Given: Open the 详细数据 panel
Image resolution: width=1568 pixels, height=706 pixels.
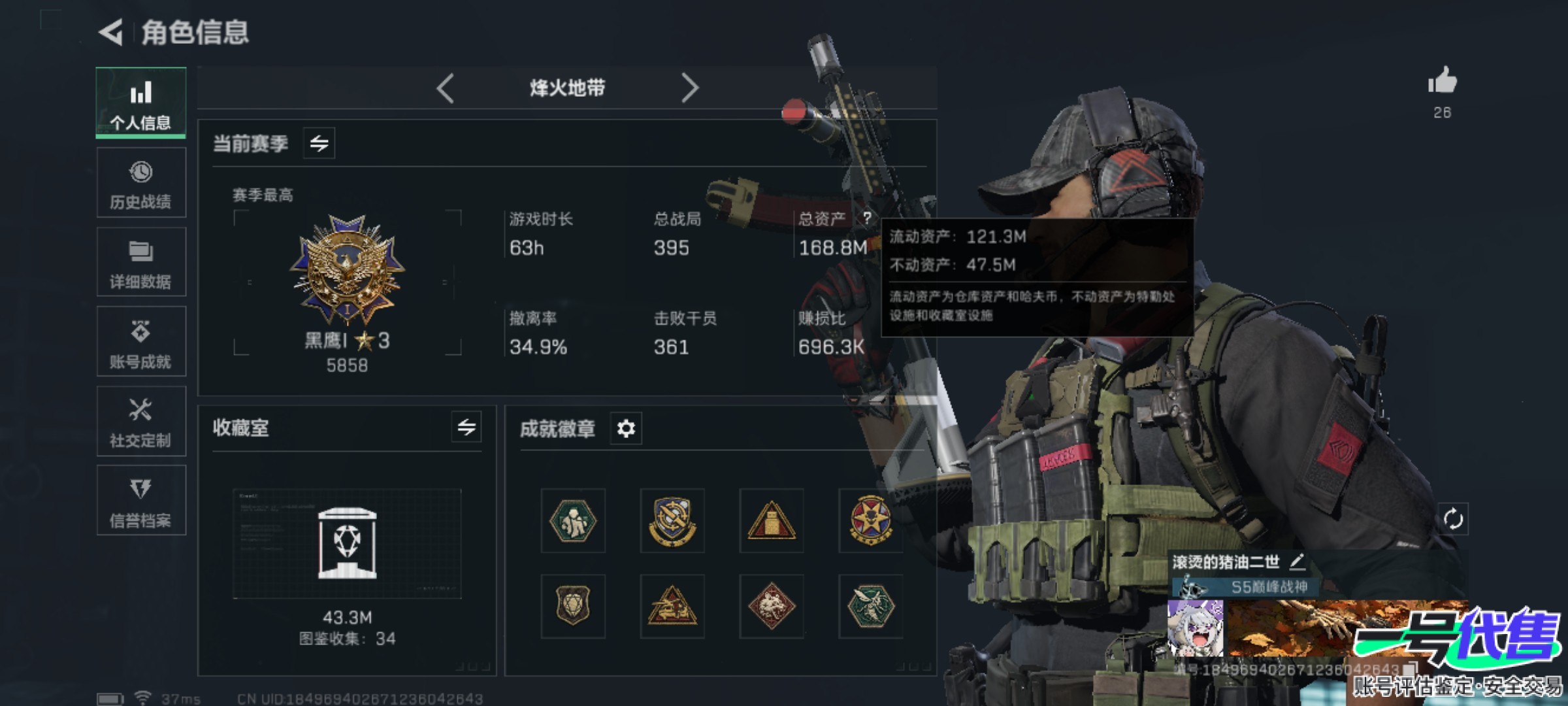Looking at the screenshot, I should (141, 261).
